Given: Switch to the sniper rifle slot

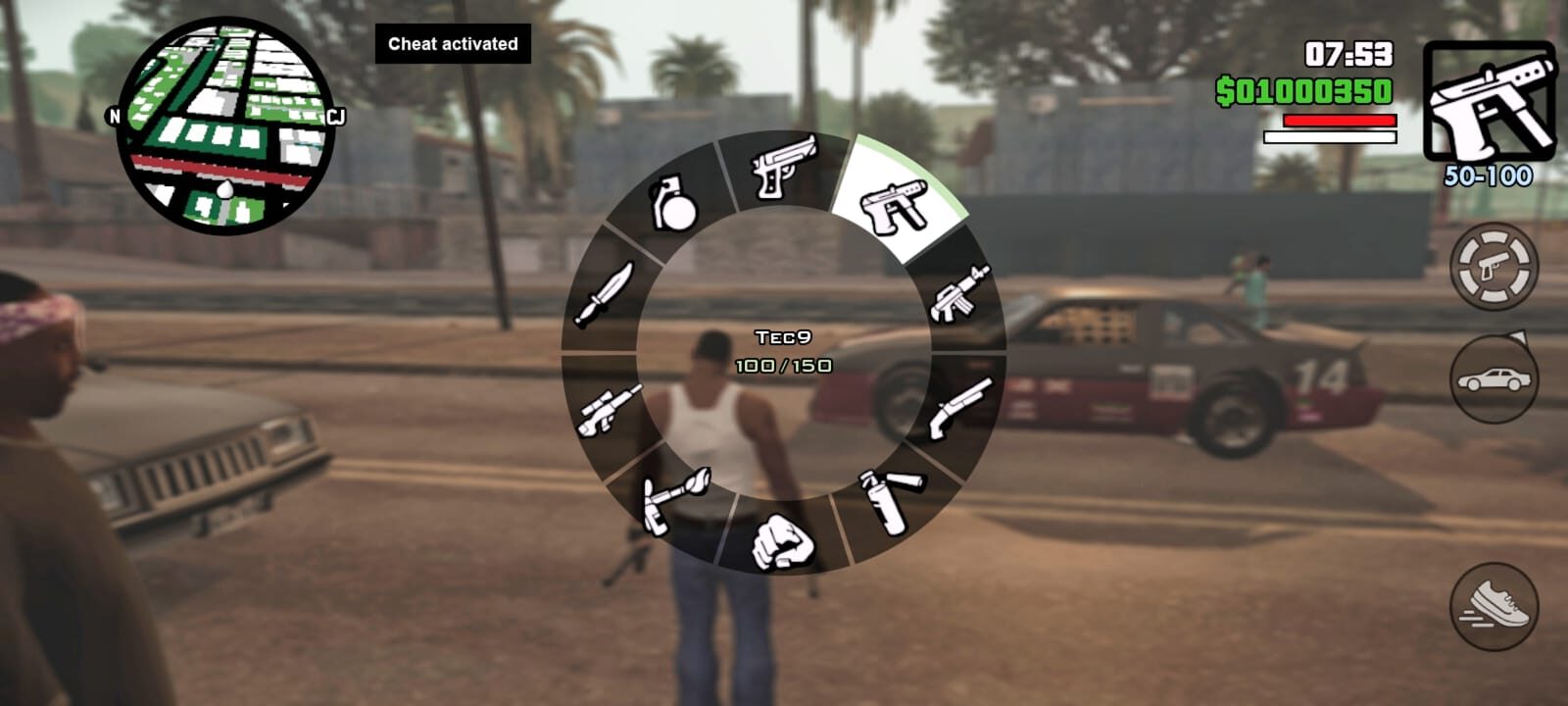Looking at the screenshot, I should [x=608, y=409].
